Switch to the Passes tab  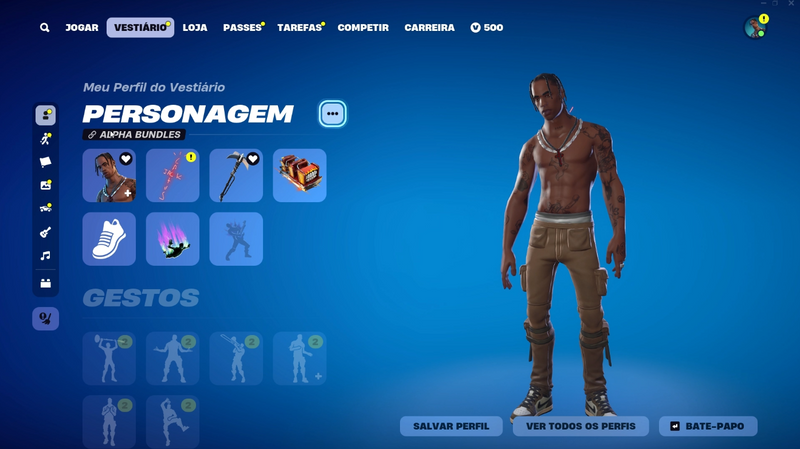242,28
